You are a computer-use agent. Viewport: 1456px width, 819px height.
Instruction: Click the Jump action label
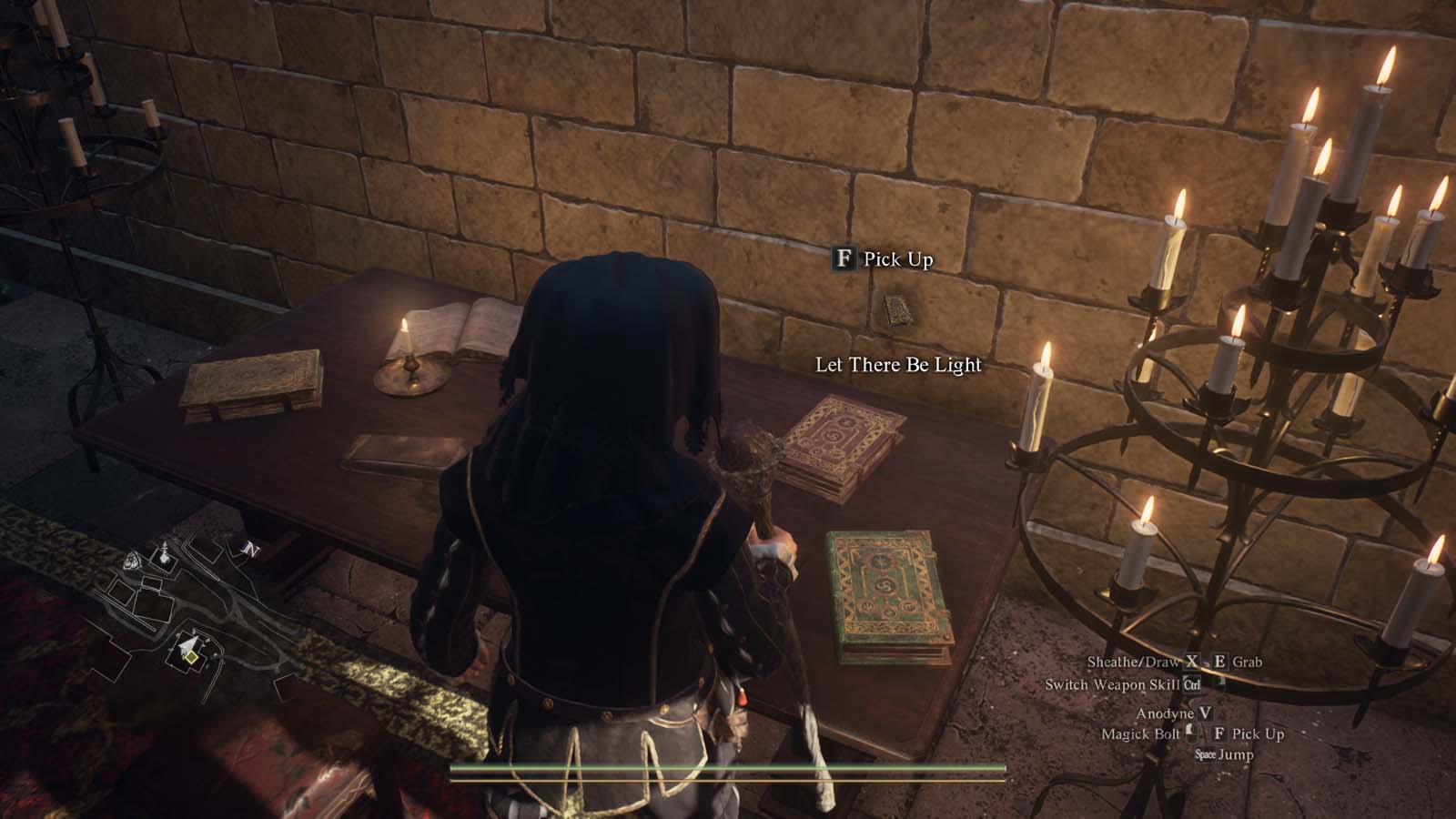pos(1236,753)
